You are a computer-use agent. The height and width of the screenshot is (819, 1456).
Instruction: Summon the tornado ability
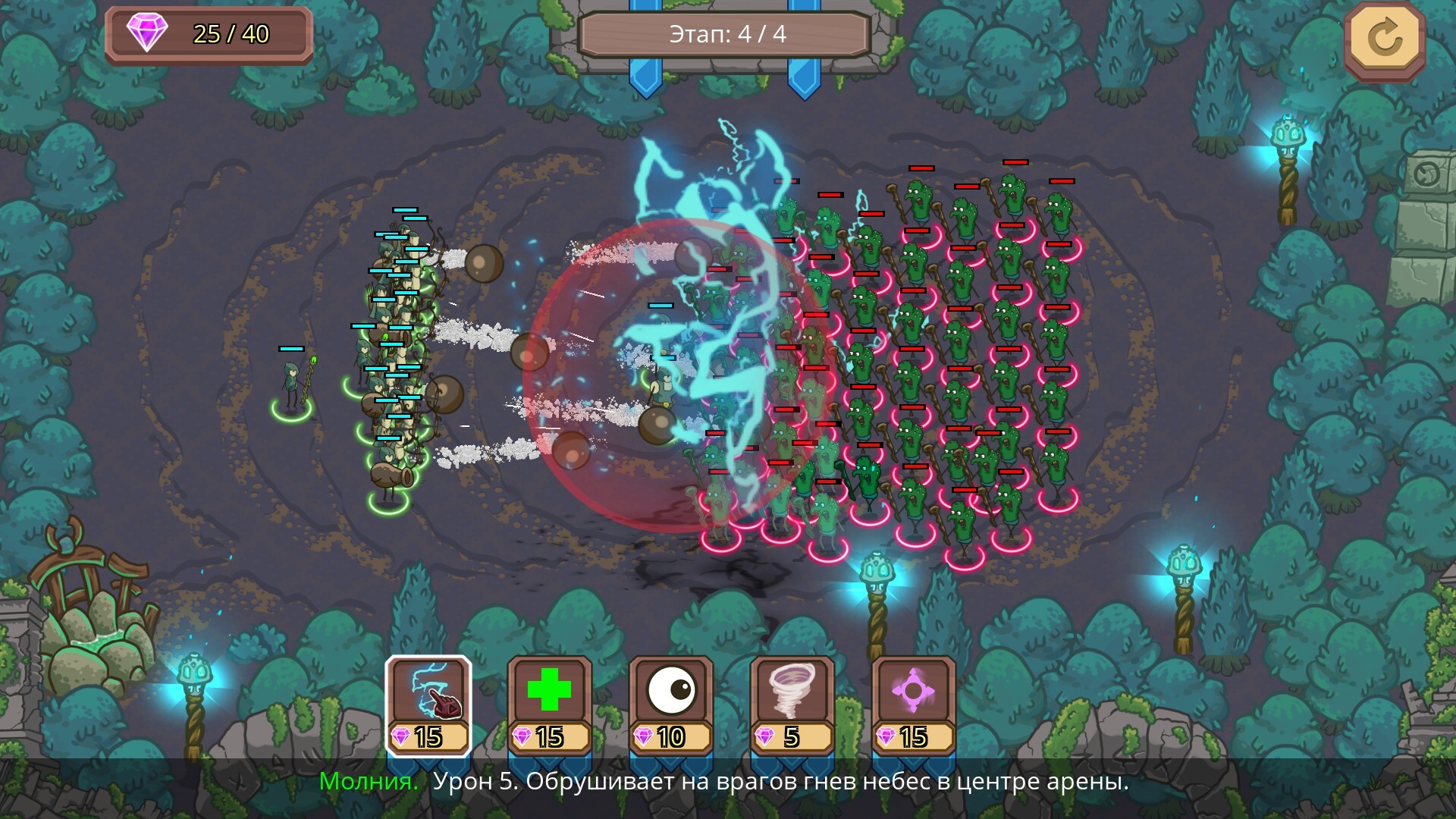[x=792, y=705]
